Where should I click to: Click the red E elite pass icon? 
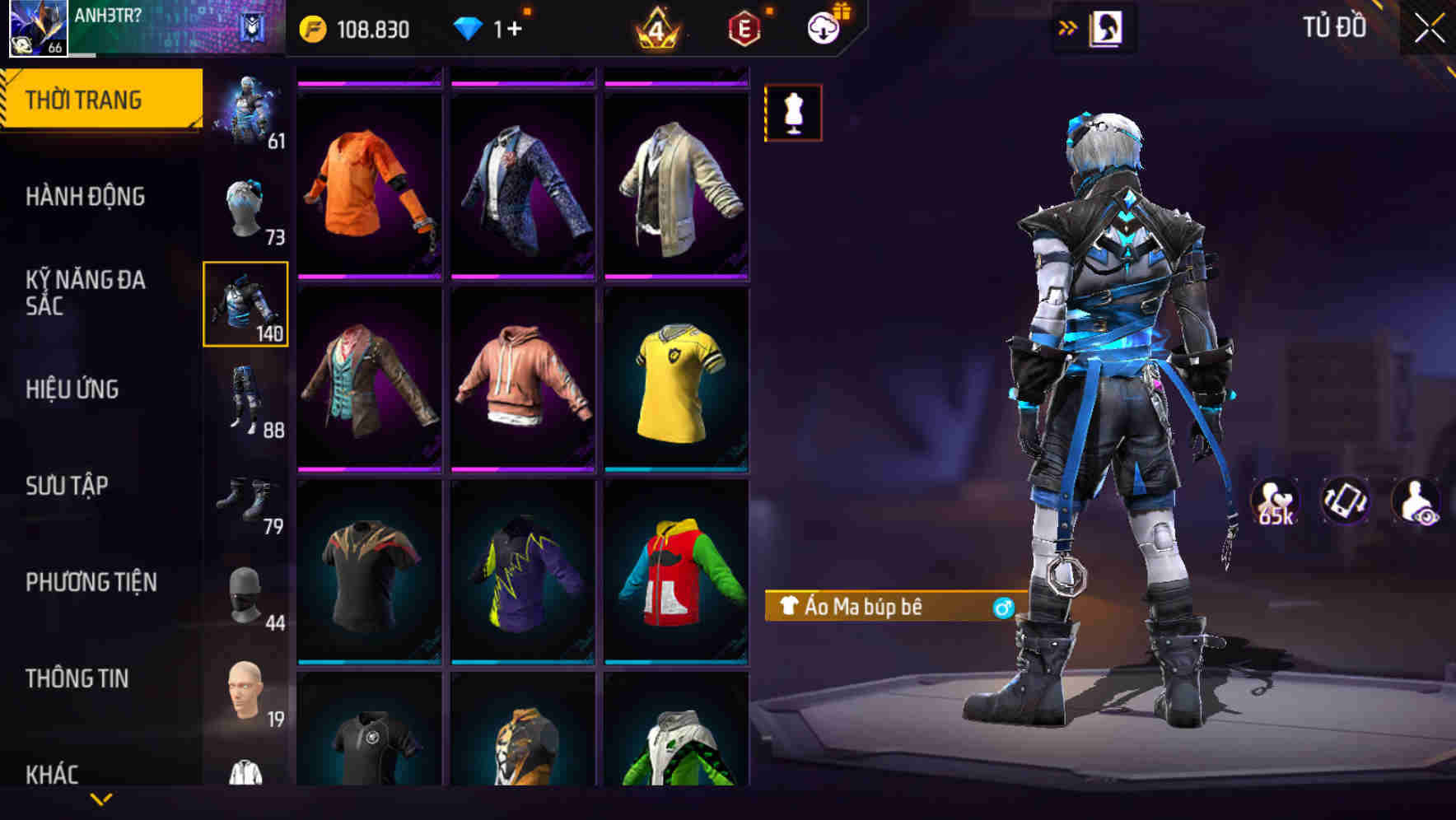742,27
